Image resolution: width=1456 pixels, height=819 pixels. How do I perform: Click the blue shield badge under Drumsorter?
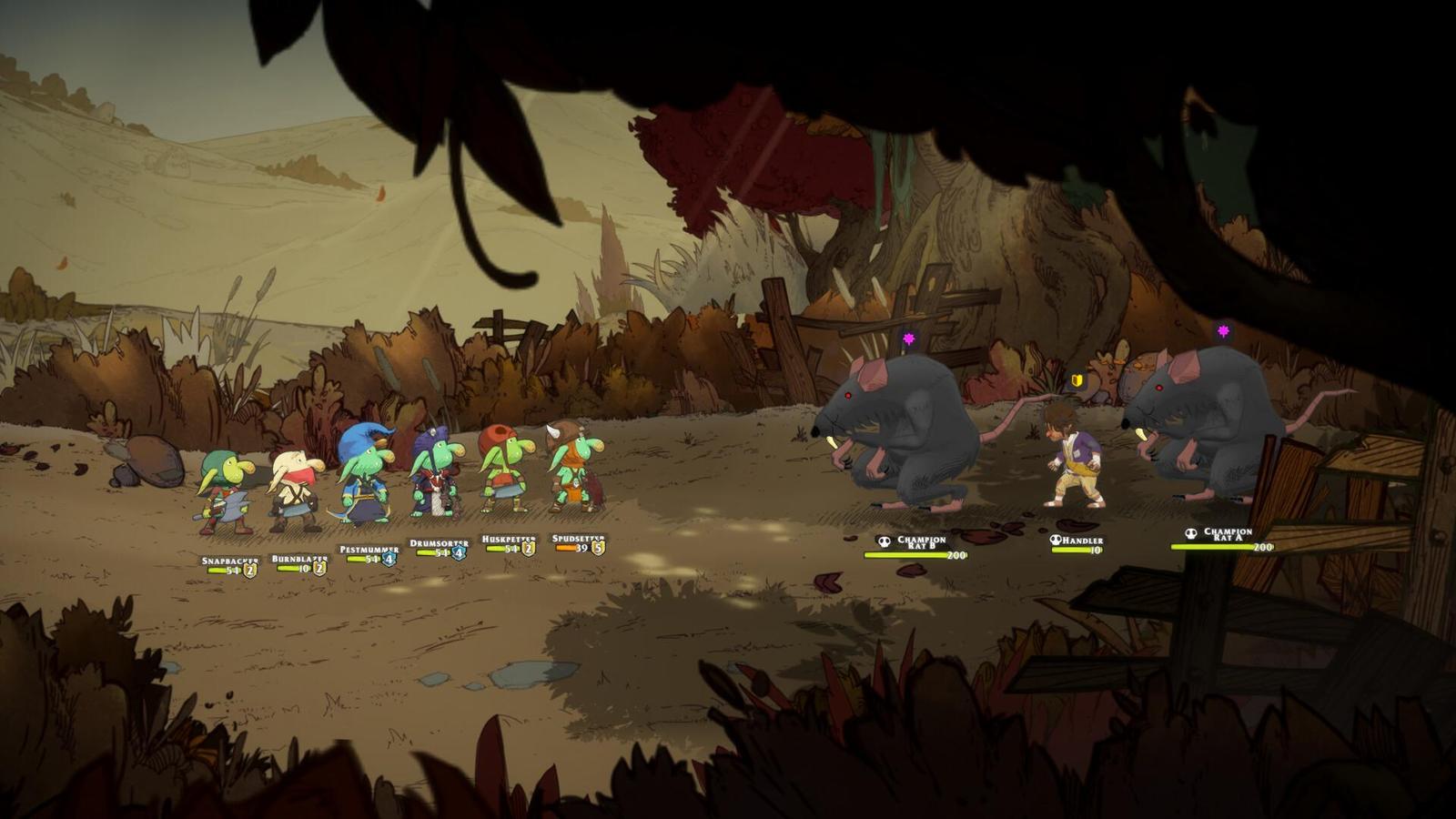pos(457,552)
